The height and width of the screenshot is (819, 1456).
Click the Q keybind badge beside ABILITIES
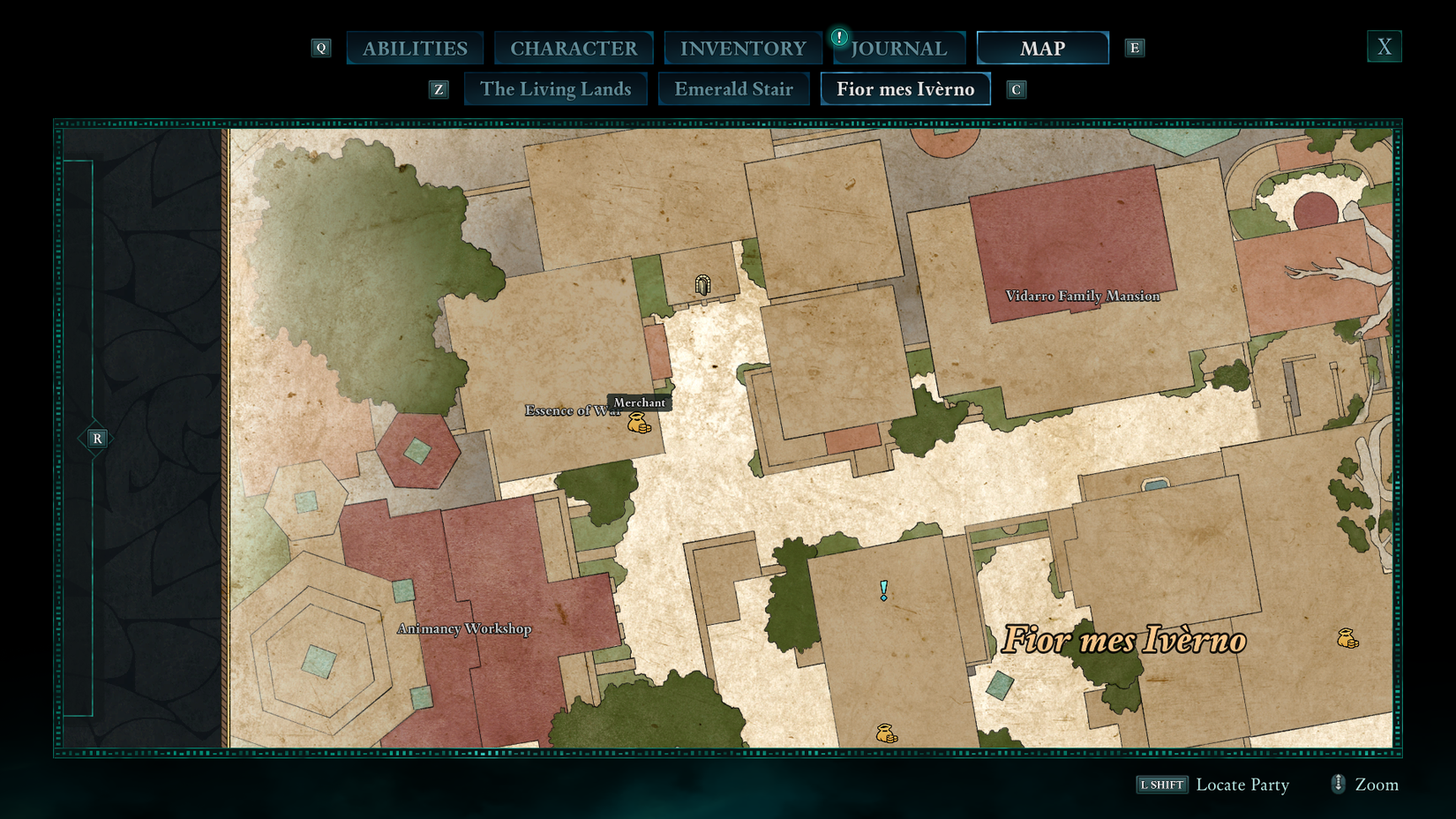(x=321, y=48)
